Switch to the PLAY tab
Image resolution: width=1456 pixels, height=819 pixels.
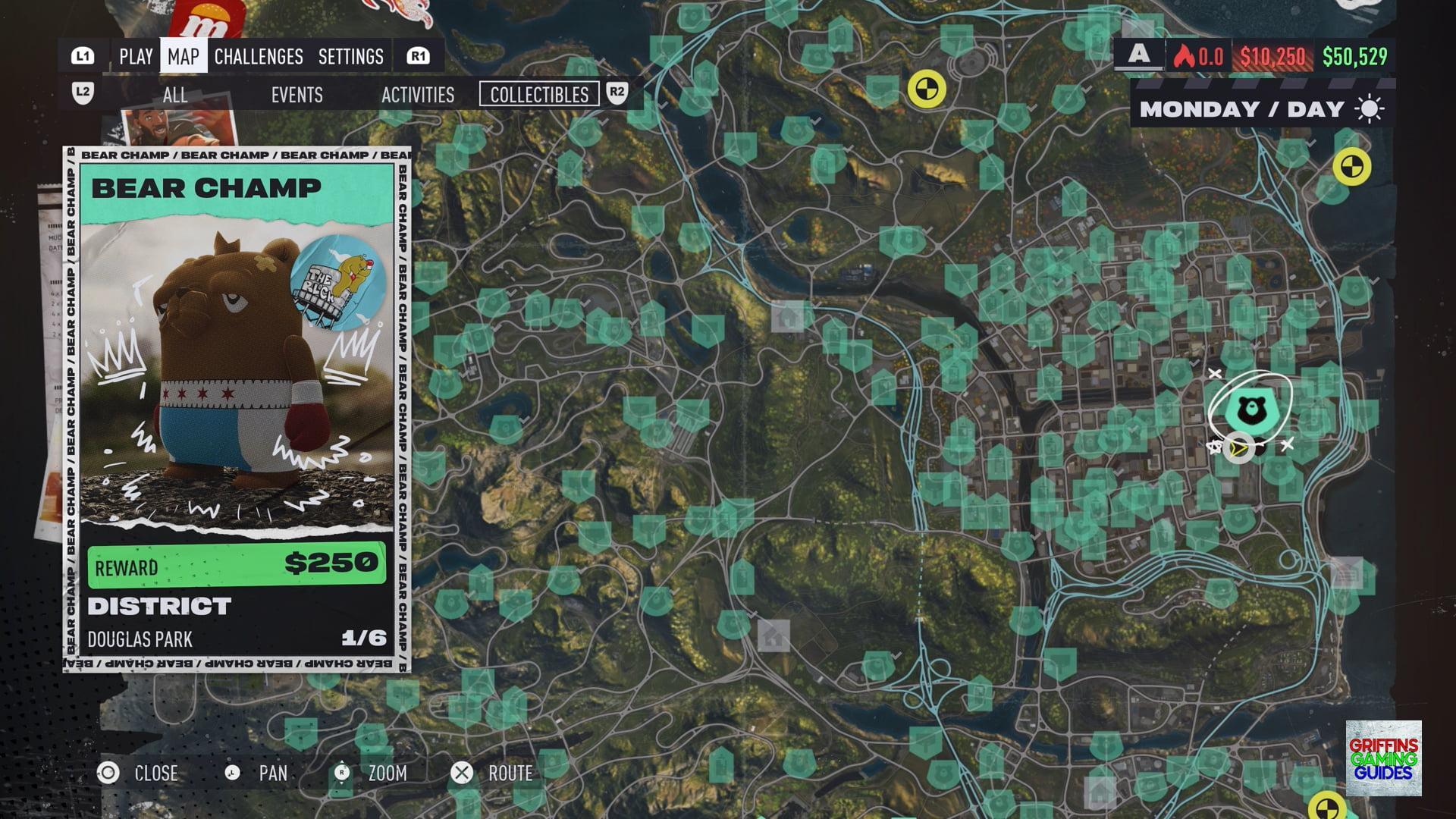point(136,56)
